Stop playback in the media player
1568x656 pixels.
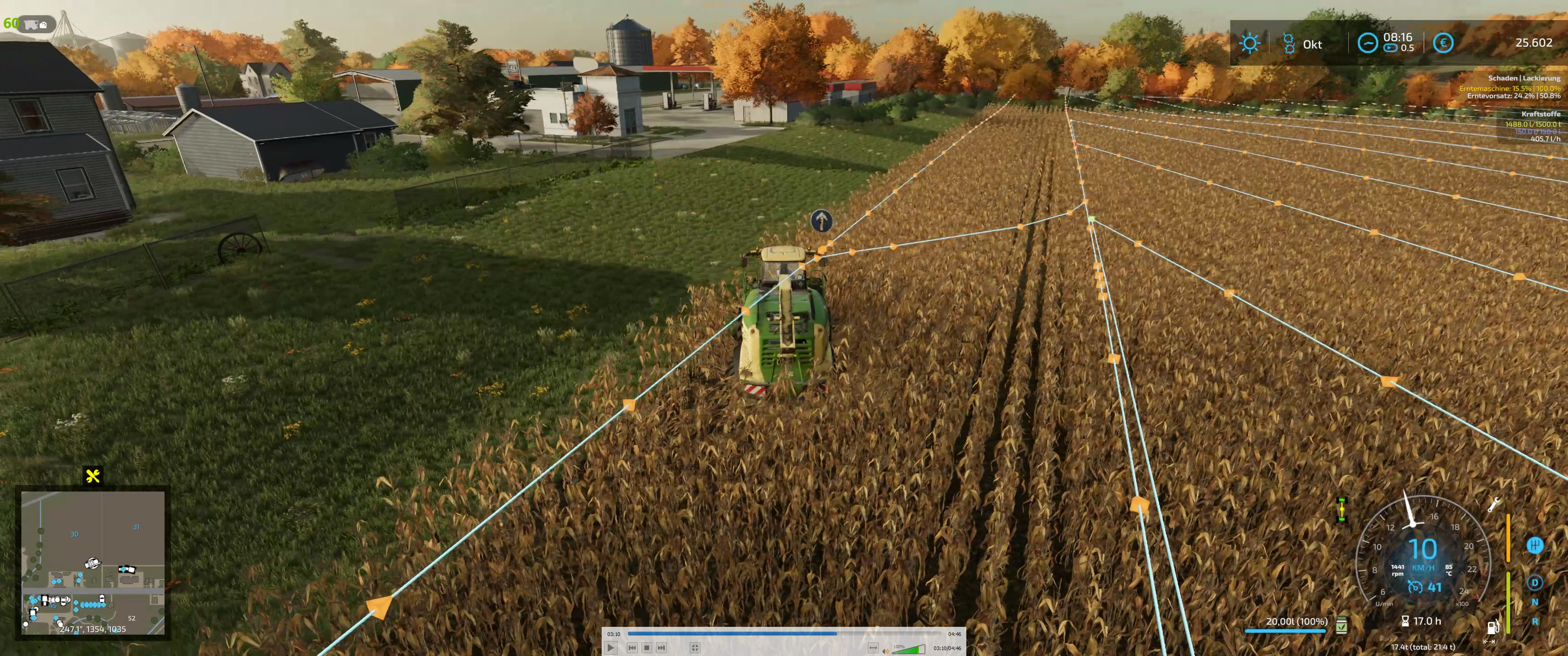click(646, 648)
